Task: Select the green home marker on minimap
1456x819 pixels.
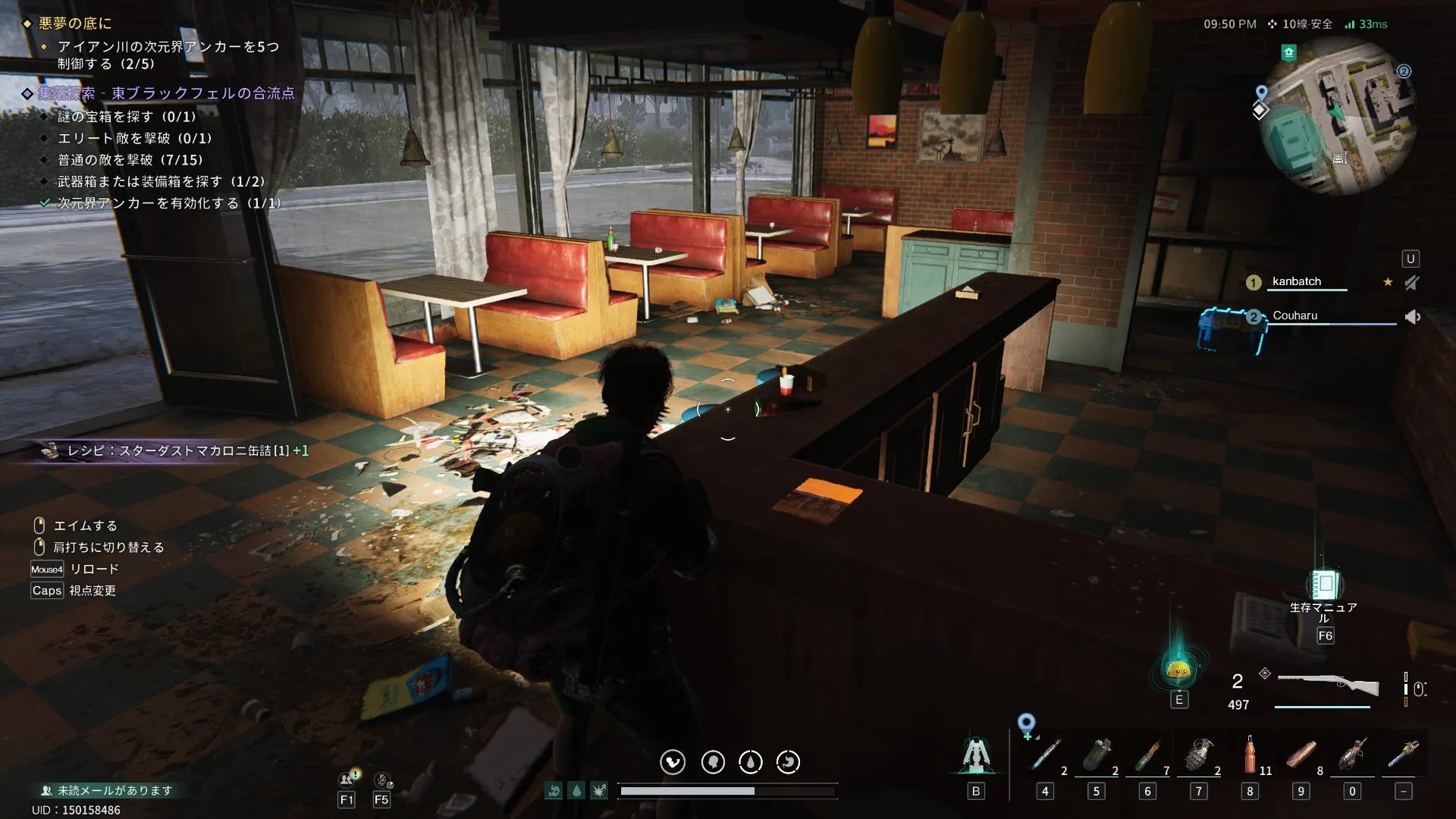Action: pos(1288,52)
